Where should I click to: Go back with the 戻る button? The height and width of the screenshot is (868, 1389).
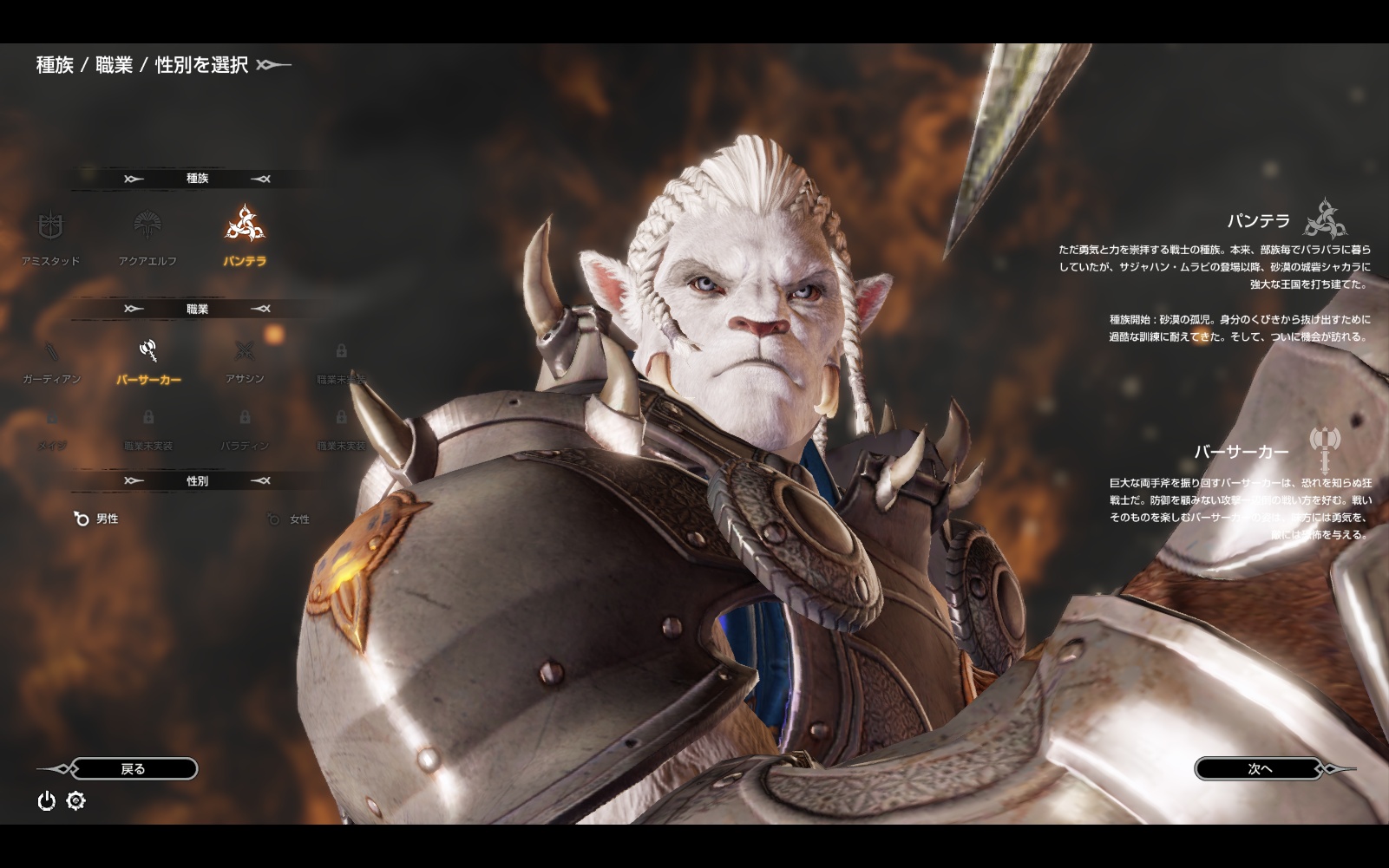pos(133,769)
